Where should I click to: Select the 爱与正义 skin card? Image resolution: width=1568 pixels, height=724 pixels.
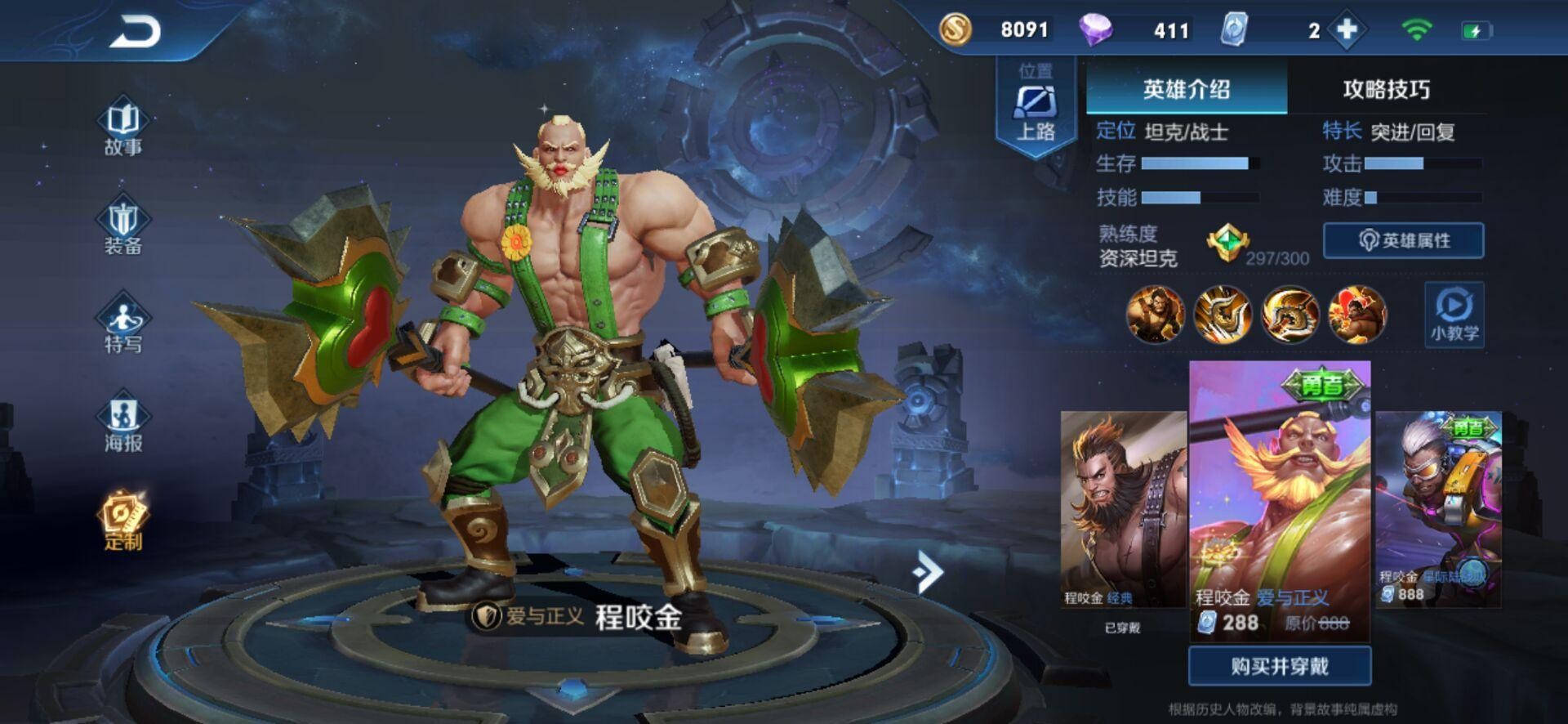1279,498
